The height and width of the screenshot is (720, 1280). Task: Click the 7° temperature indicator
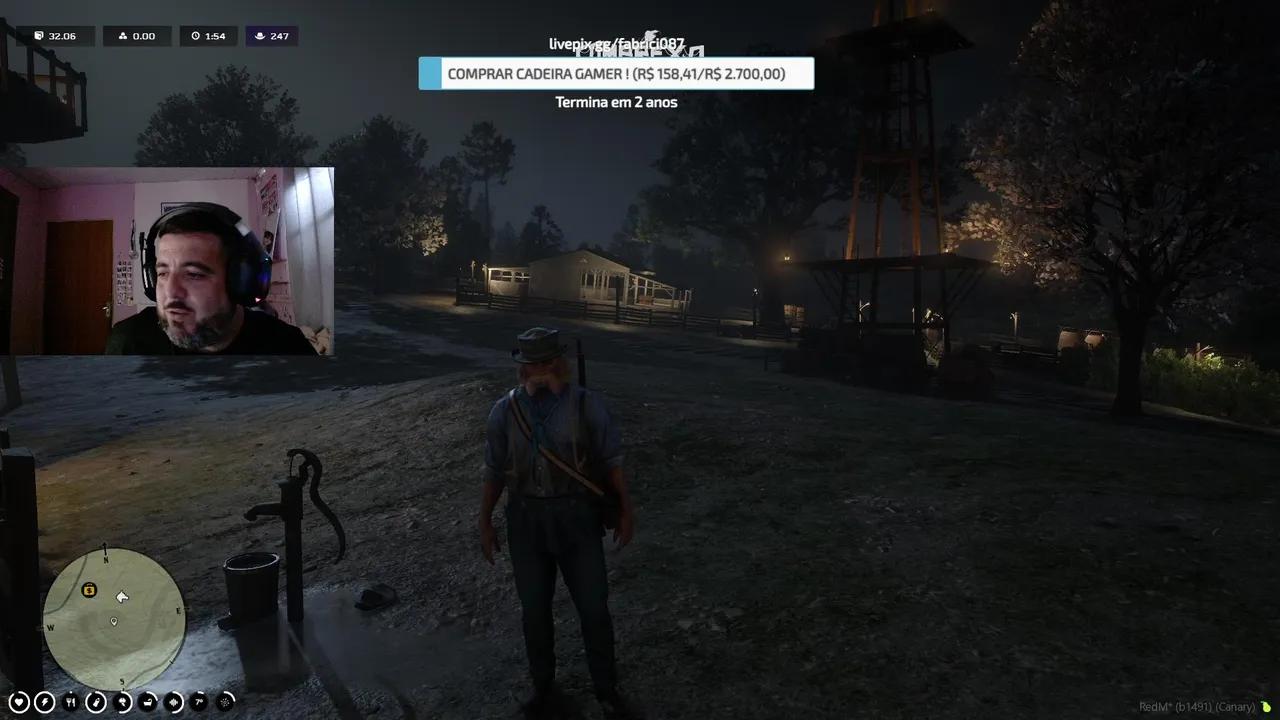[197, 702]
